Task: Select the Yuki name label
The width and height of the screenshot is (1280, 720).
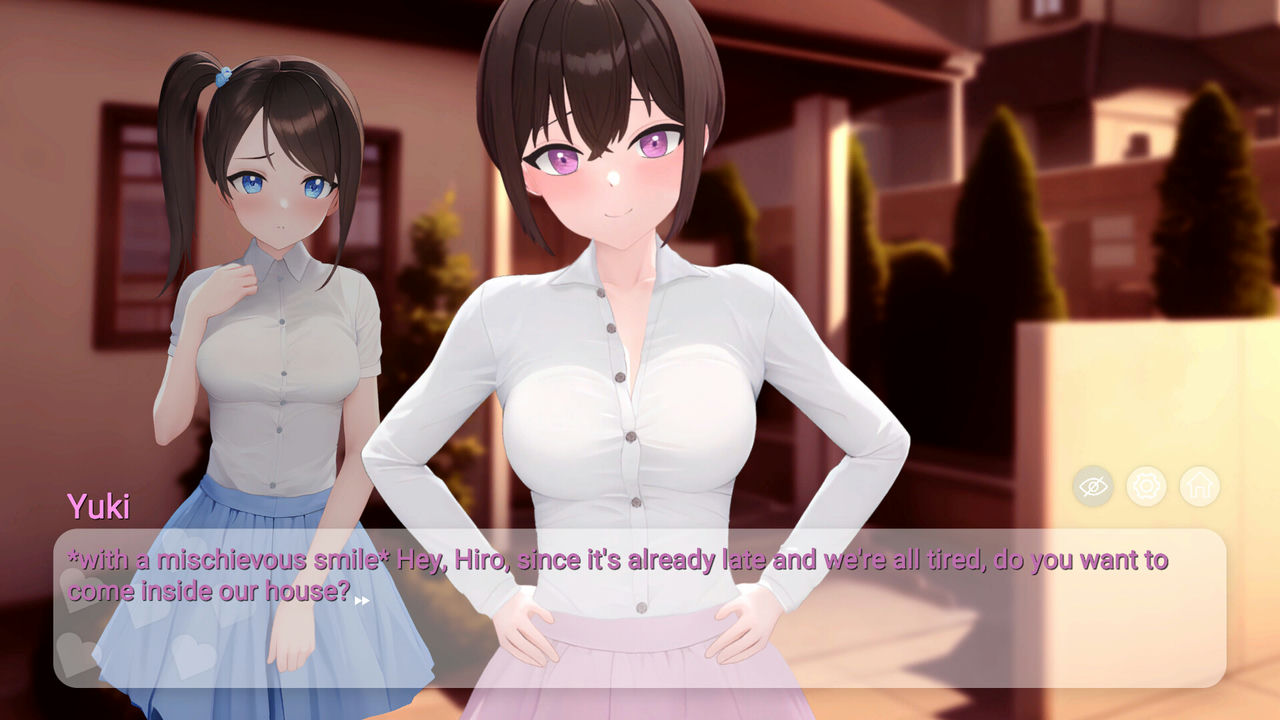Action: click(x=100, y=507)
